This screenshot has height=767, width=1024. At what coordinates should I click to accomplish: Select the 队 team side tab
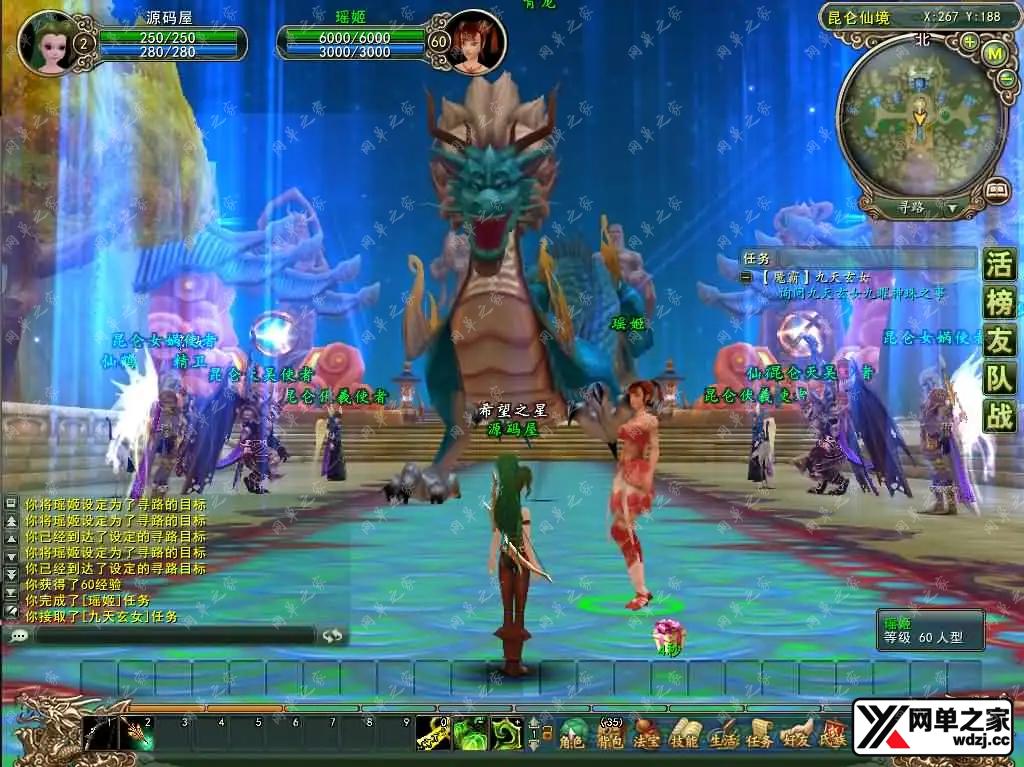(x=999, y=378)
